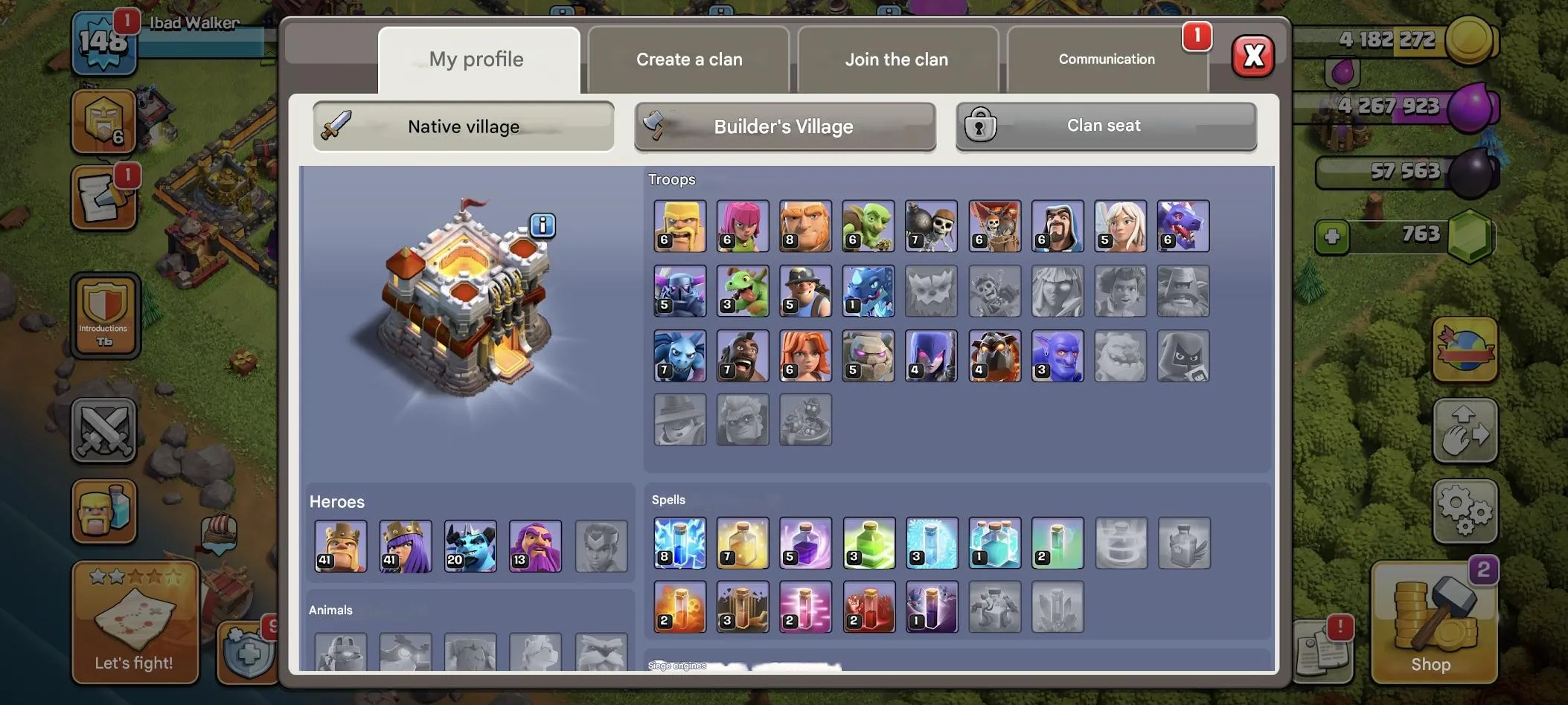Viewport: 1568px width, 705px height.
Task: Select the Archer Queen hero portrait
Action: (405, 547)
